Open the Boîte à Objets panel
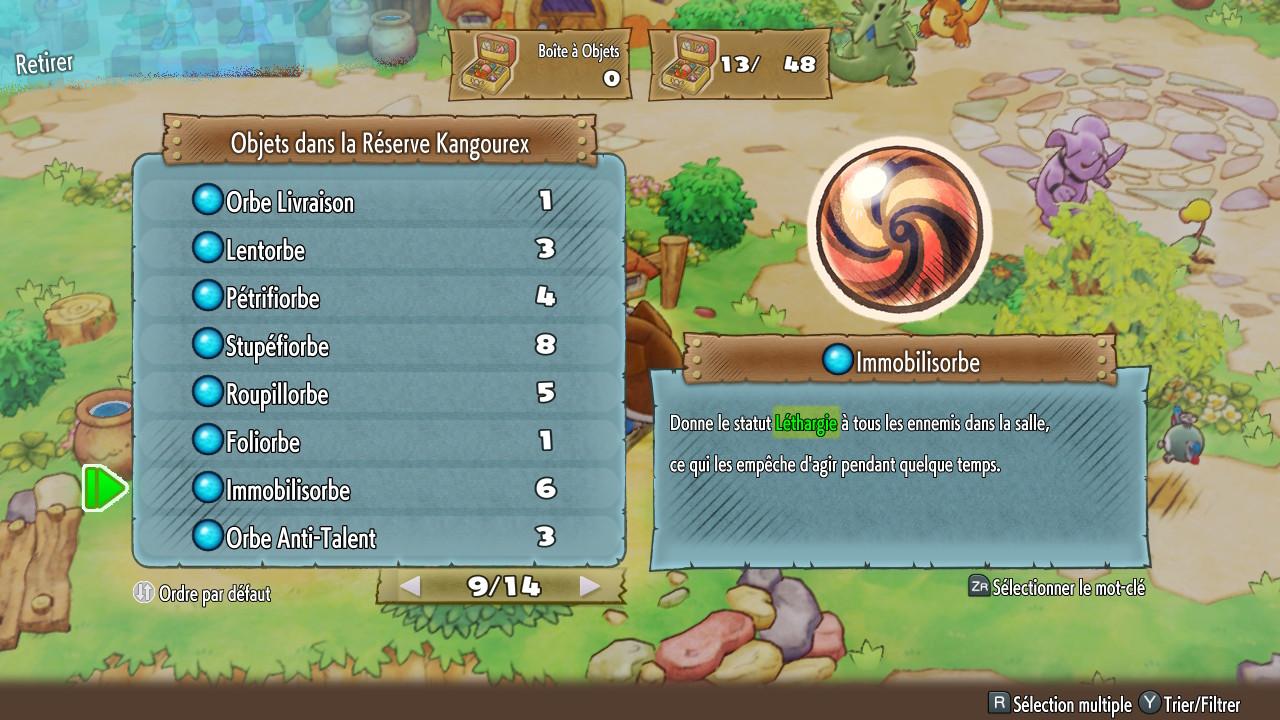 click(x=540, y=65)
